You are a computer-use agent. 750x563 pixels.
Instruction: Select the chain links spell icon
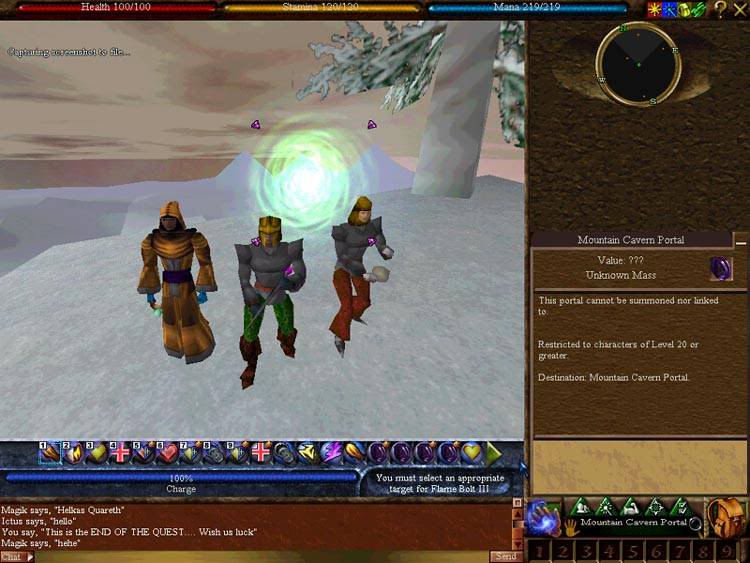click(x=284, y=452)
